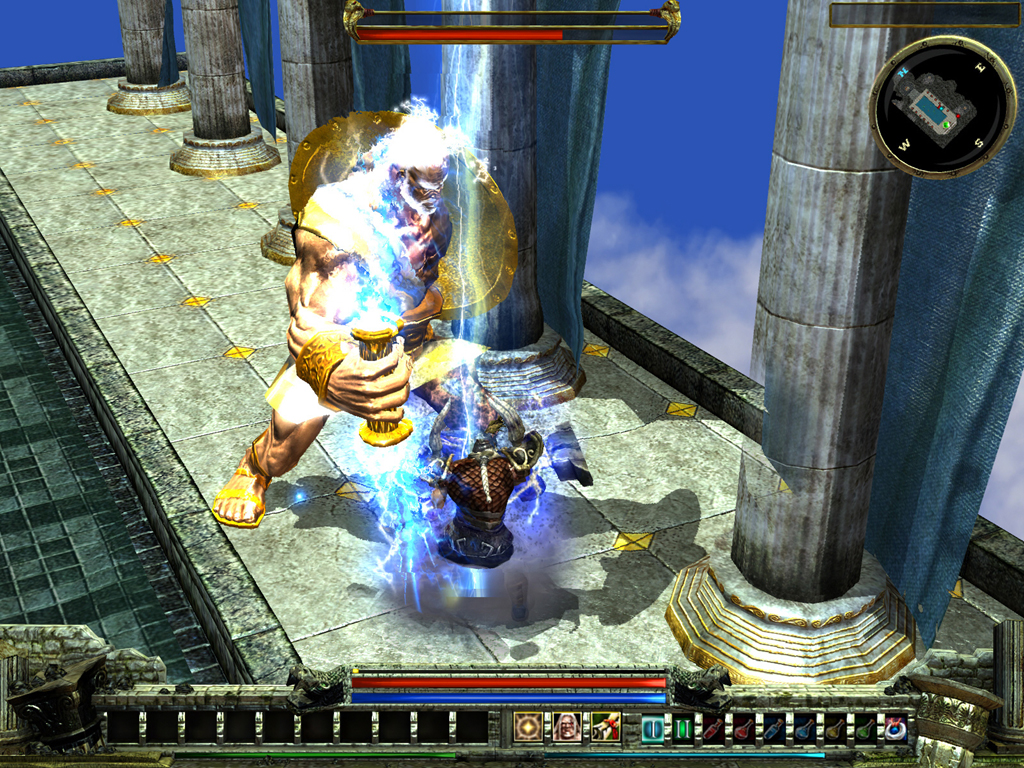Use the round blue potion flask
Viewport: 1024px width, 768px height.
click(804, 728)
